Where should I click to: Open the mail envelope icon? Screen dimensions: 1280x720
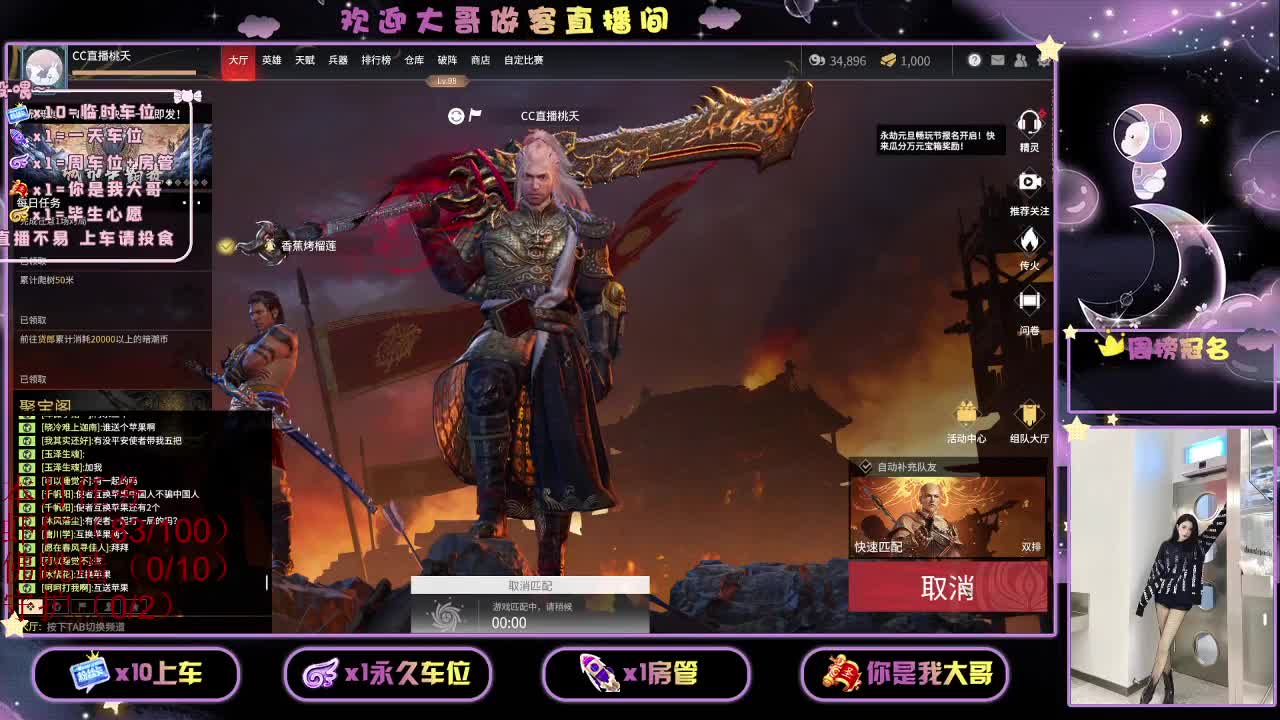[x=998, y=60]
